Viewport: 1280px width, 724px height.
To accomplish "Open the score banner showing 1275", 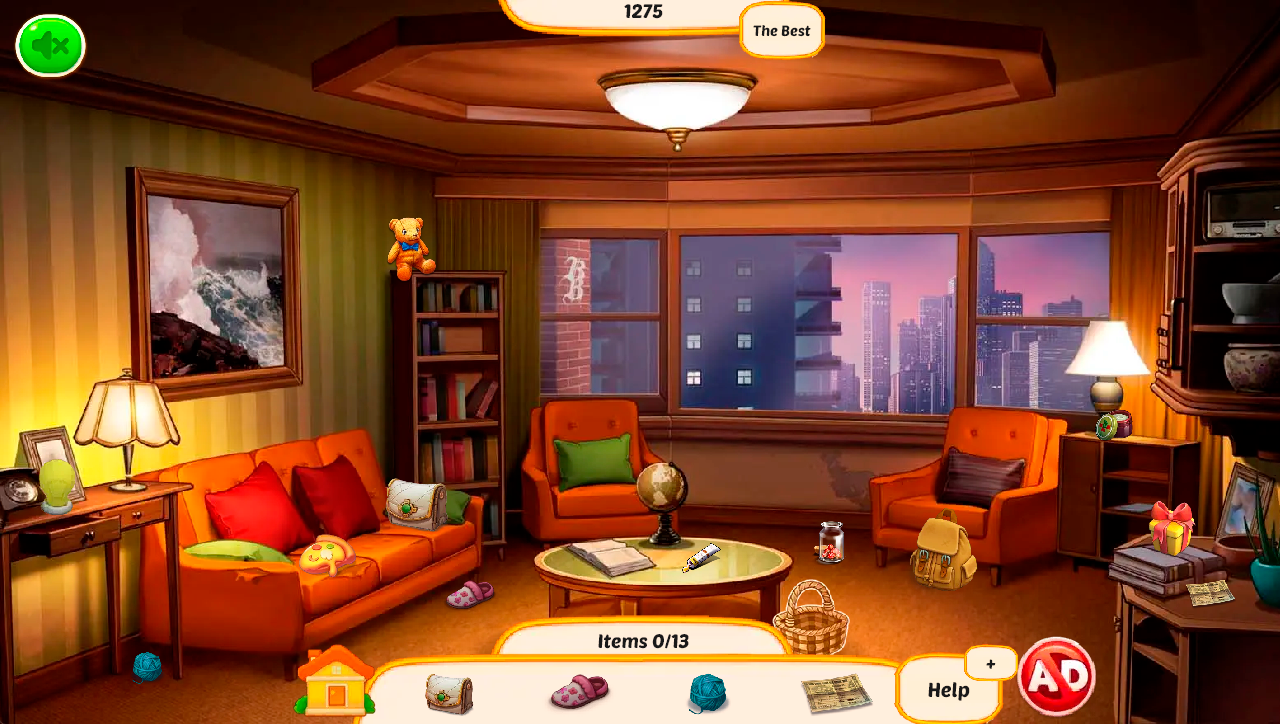I will [641, 12].
